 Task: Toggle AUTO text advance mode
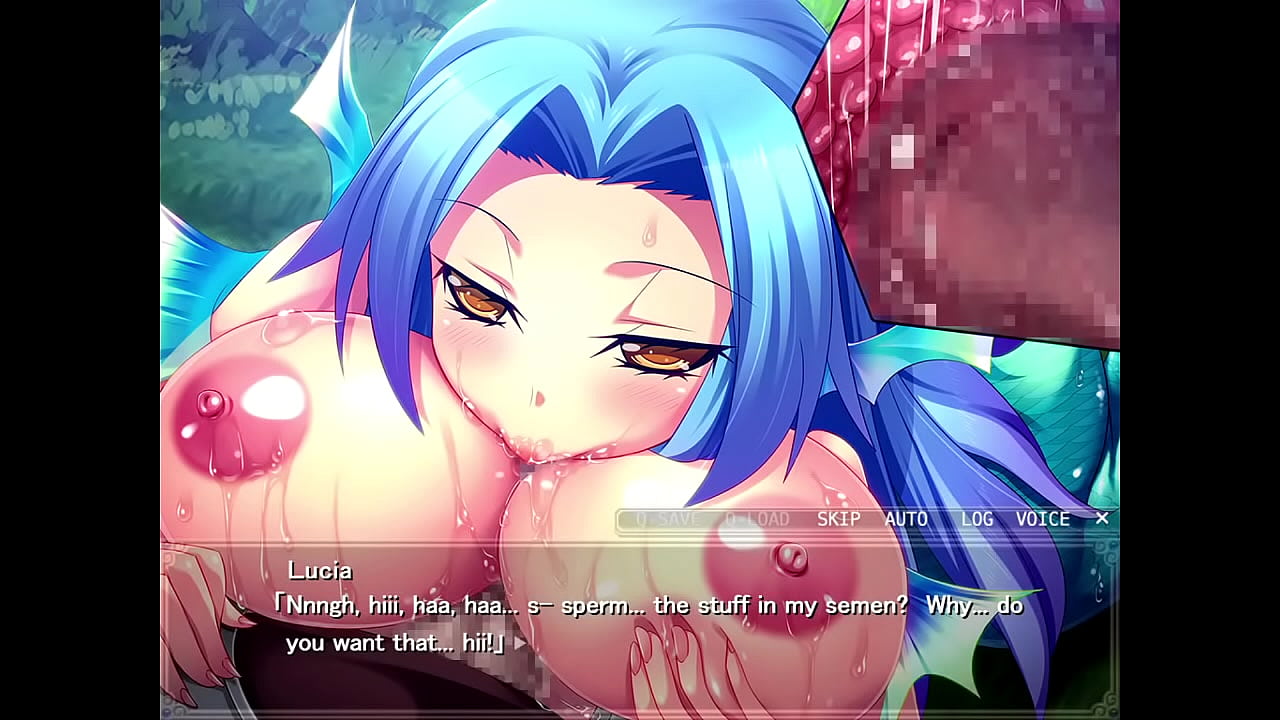906,519
